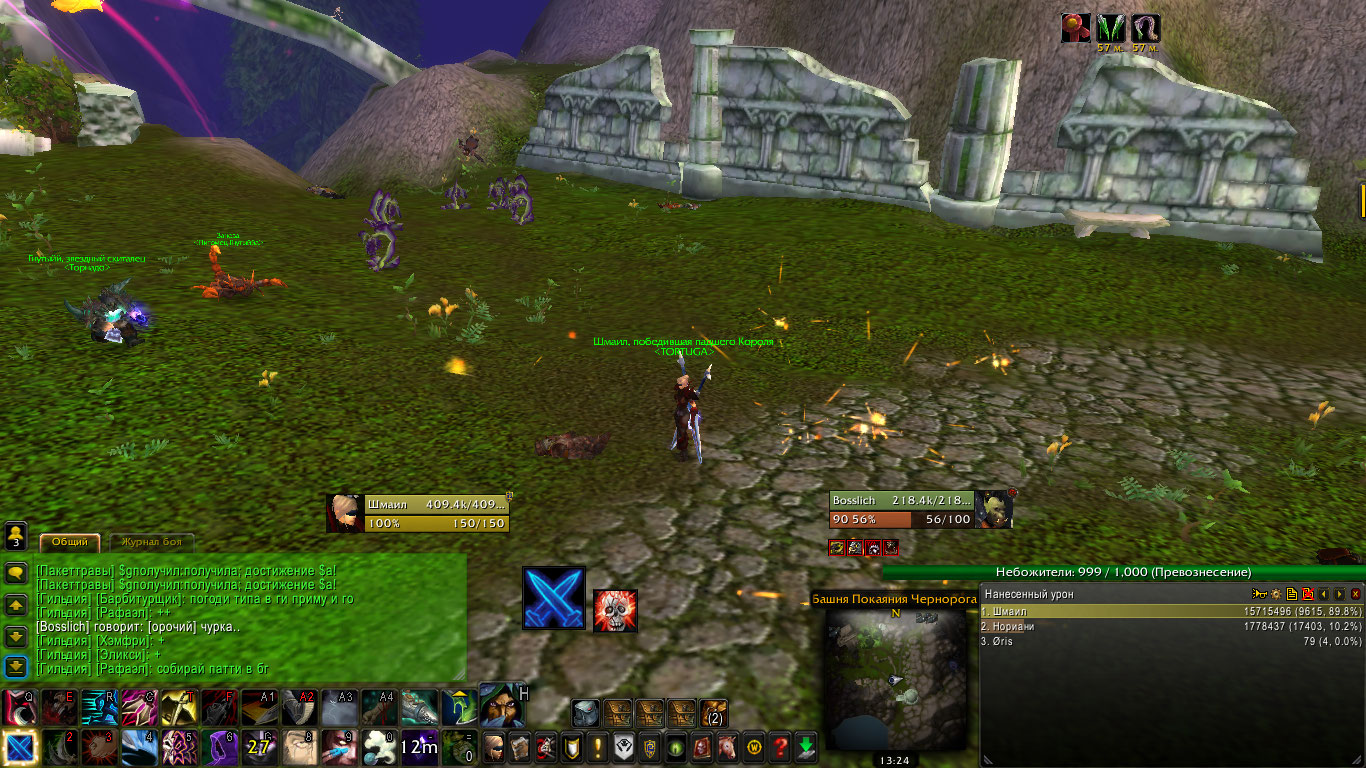Image resolution: width=1366 pixels, height=768 pixels.
Task: Open the damage meter gear settings
Action: 1276,594
